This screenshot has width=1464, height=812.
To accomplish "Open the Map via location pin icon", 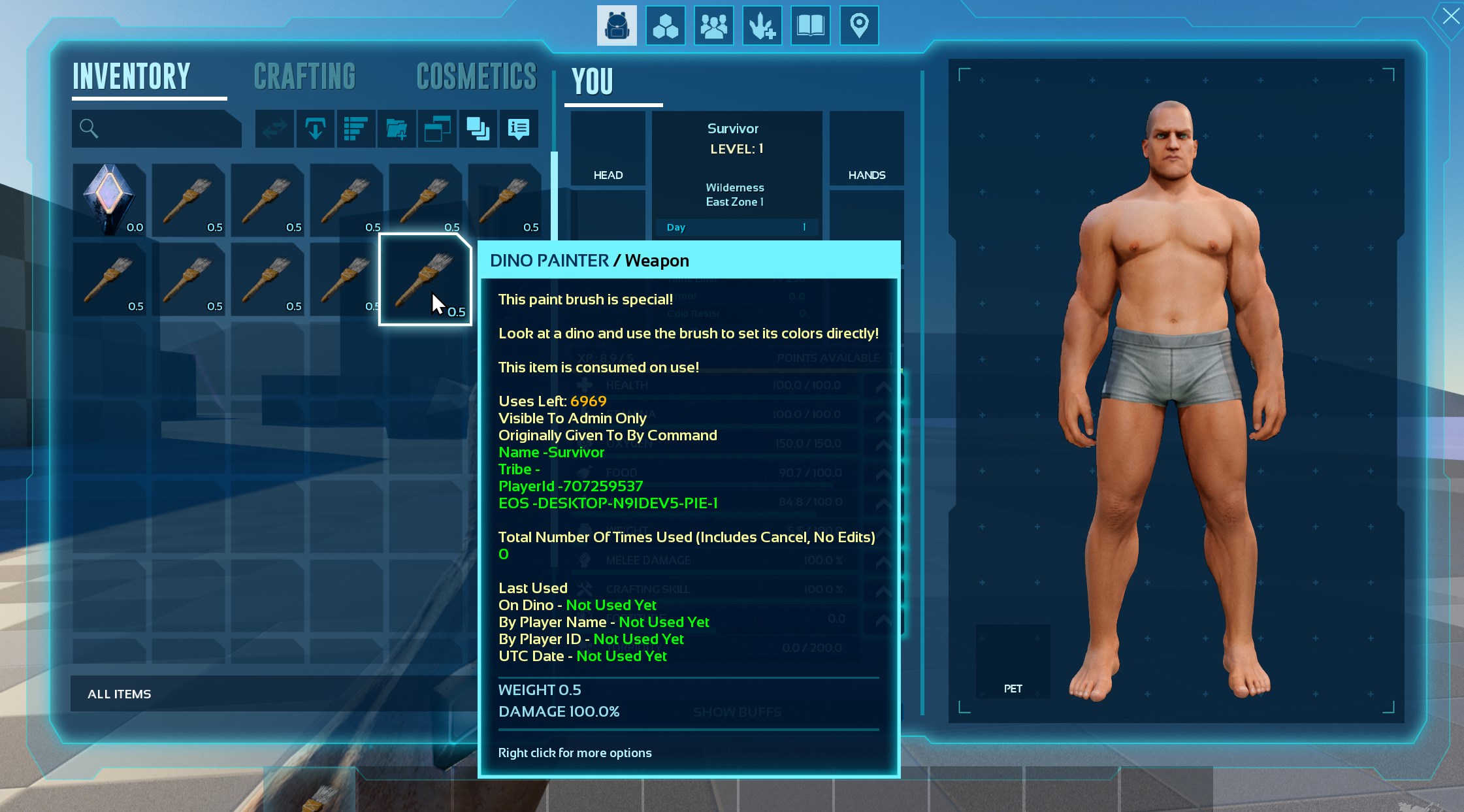I will pos(858,25).
